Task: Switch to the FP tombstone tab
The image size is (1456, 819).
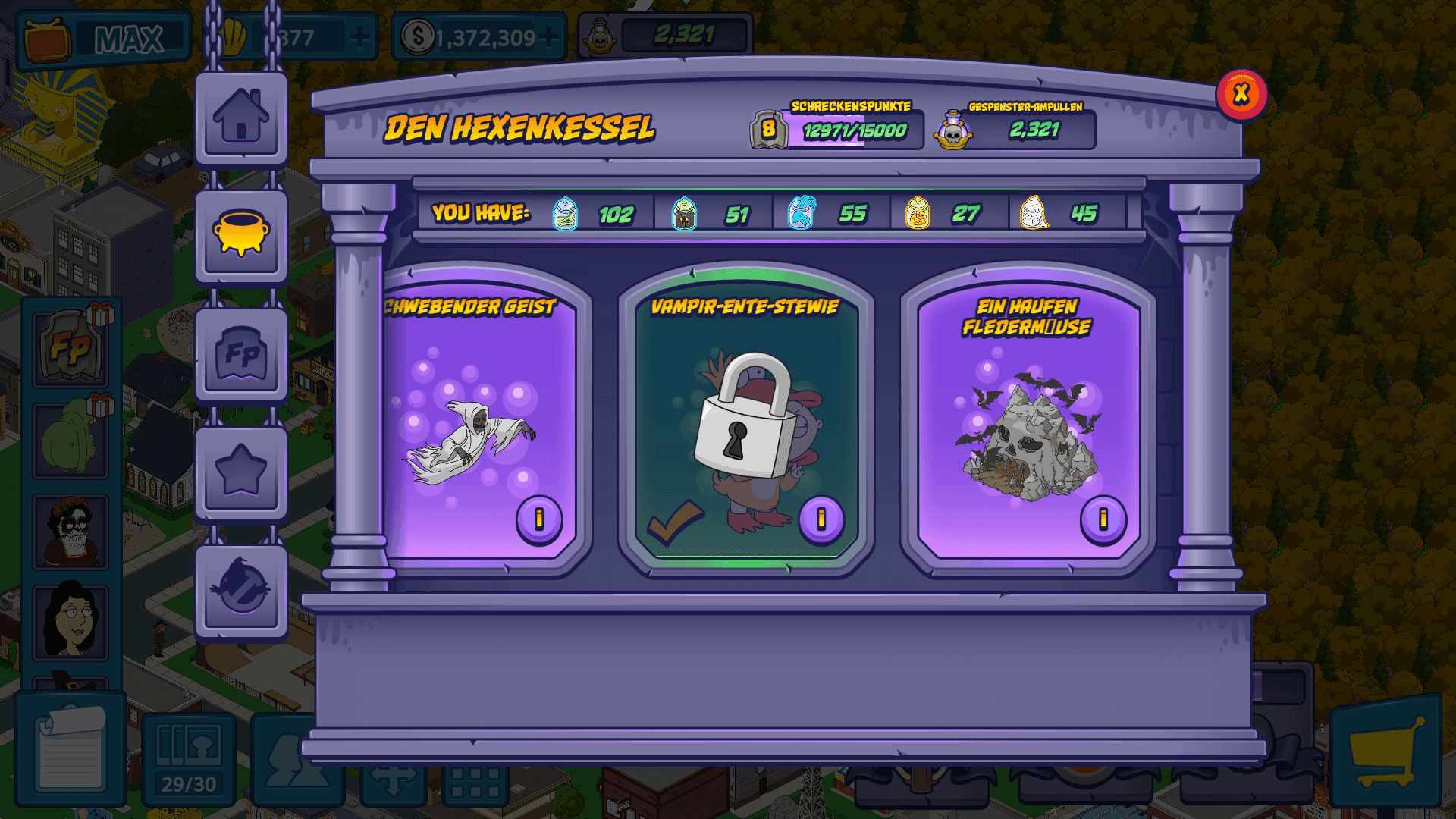Action: tap(241, 354)
